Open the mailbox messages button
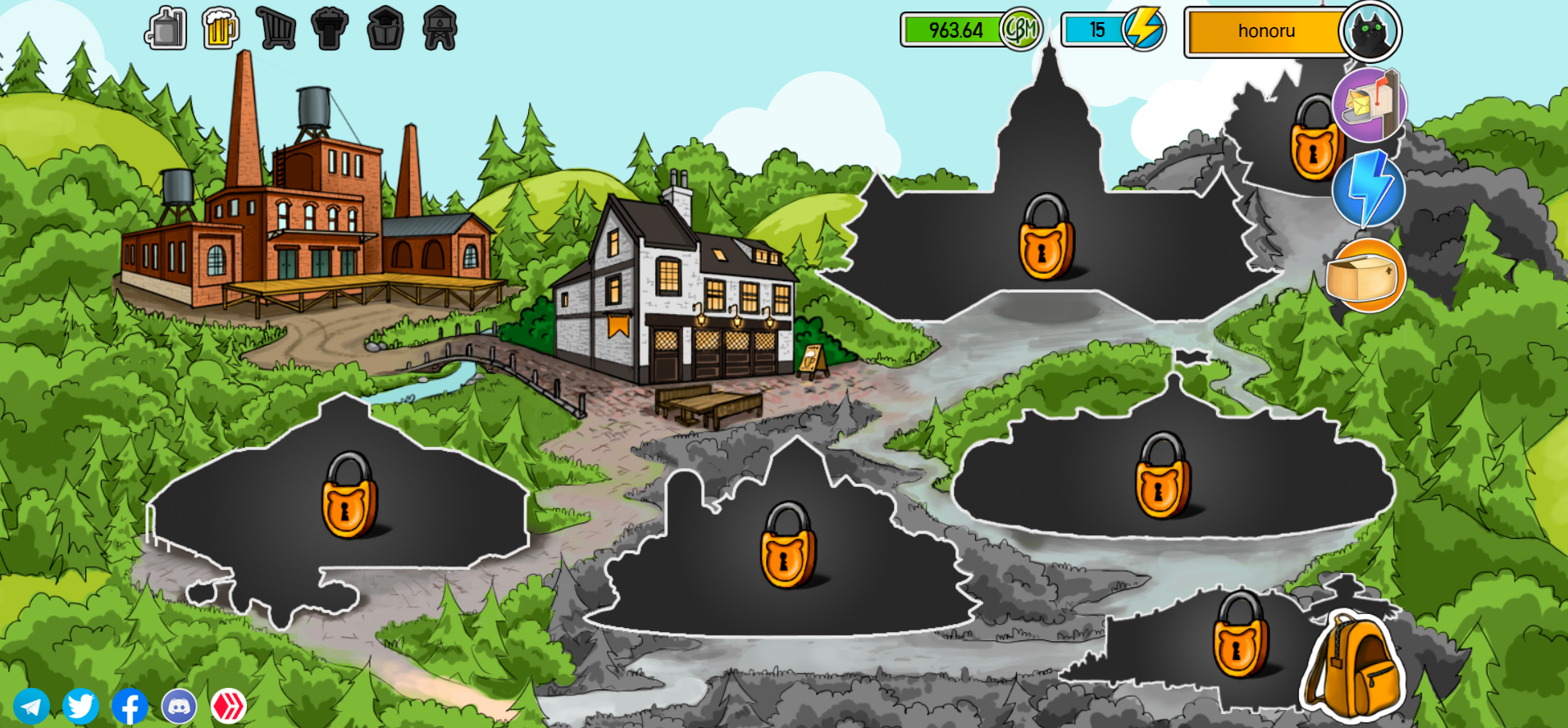 click(x=1369, y=105)
